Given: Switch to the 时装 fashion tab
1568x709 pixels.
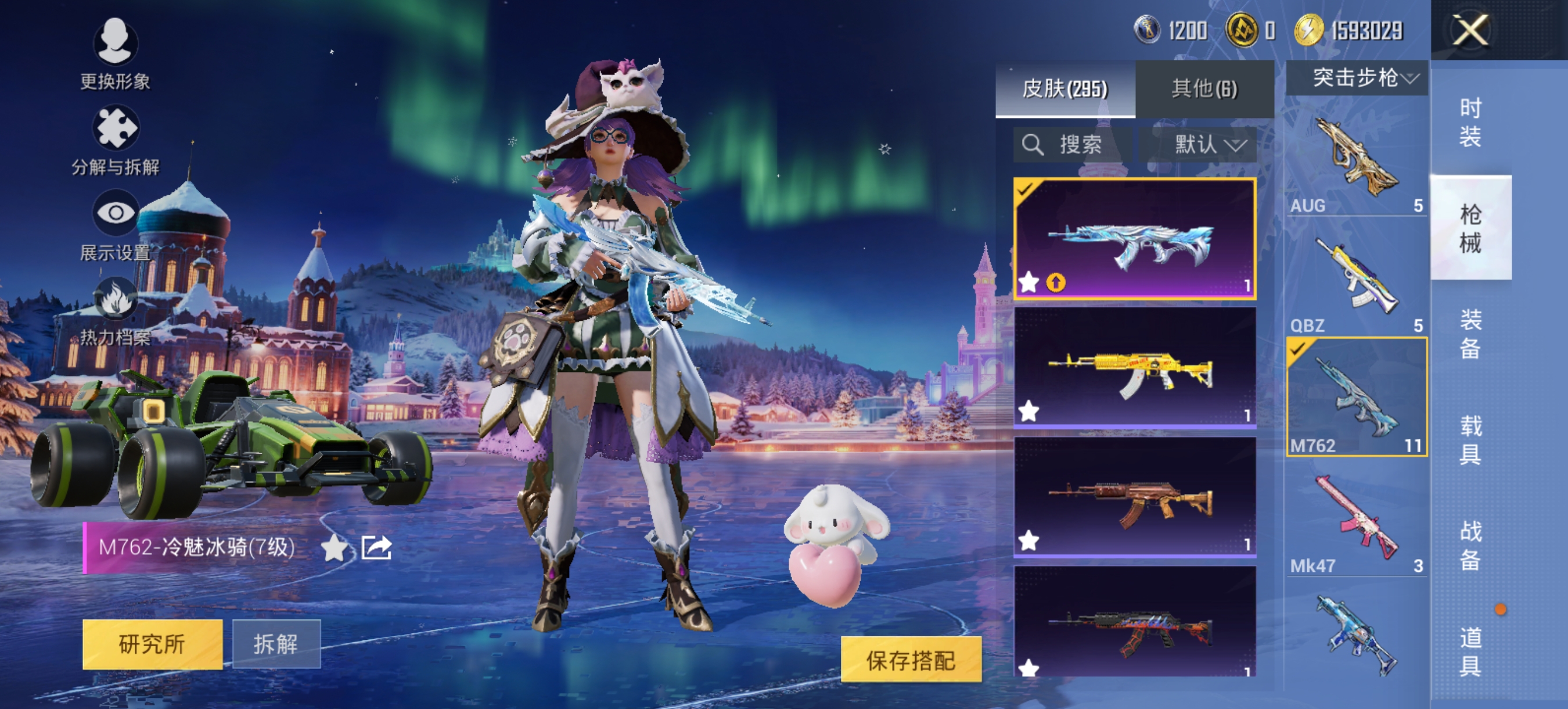Looking at the screenshot, I should point(1470,123).
